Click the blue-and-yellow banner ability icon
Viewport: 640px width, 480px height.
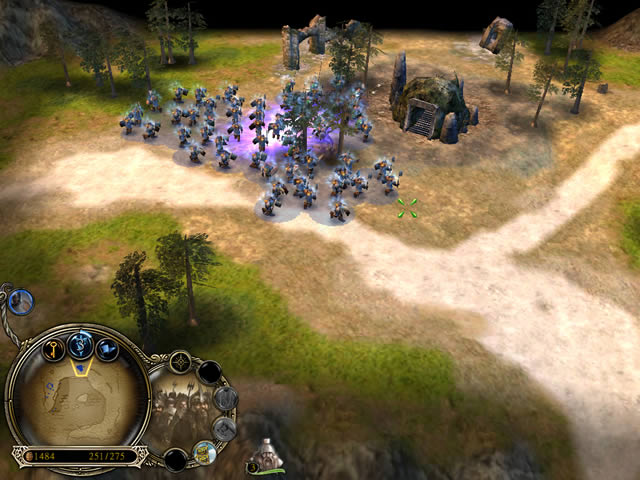(204, 451)
